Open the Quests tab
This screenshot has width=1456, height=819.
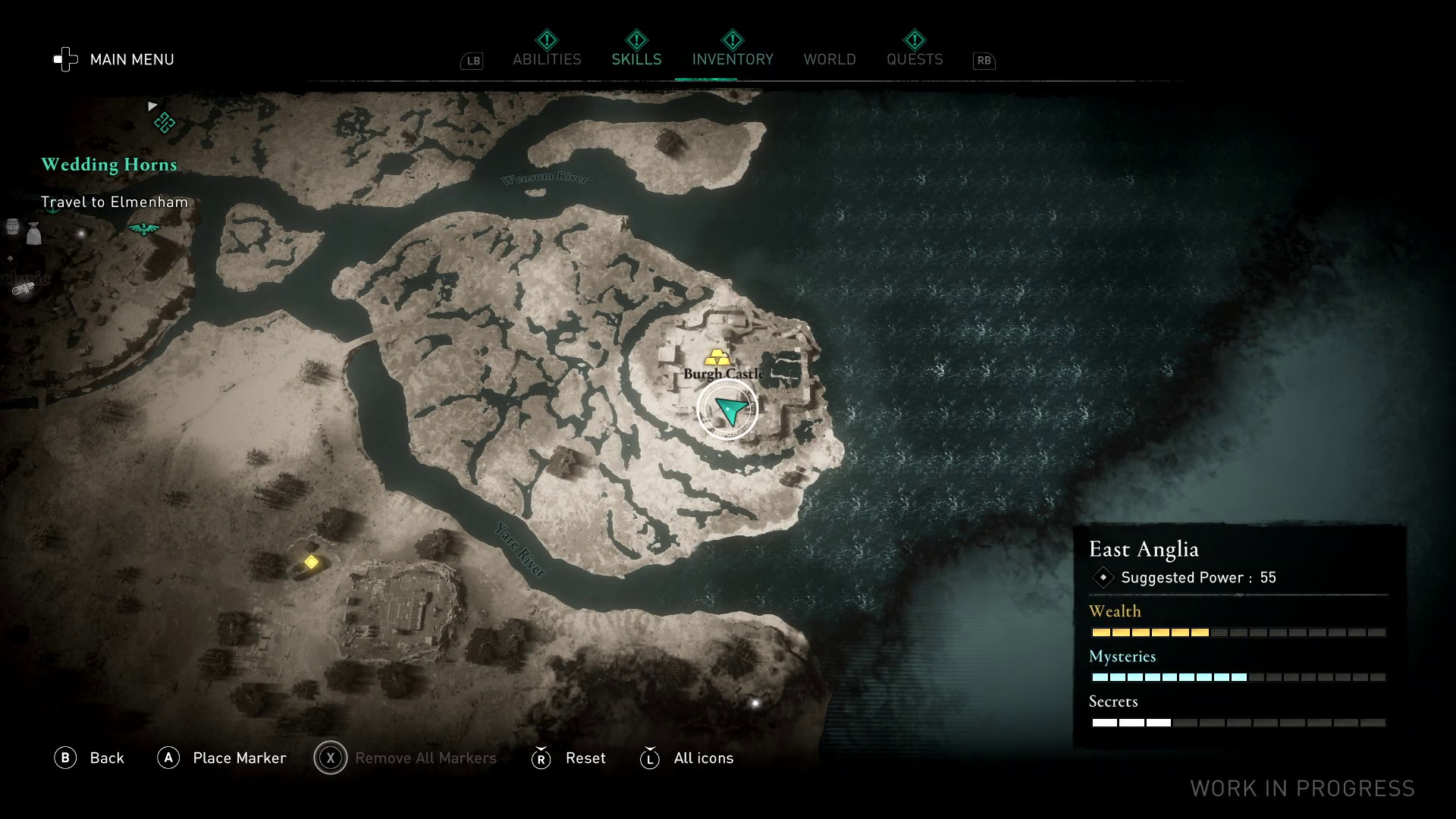[x=915, y=59]
